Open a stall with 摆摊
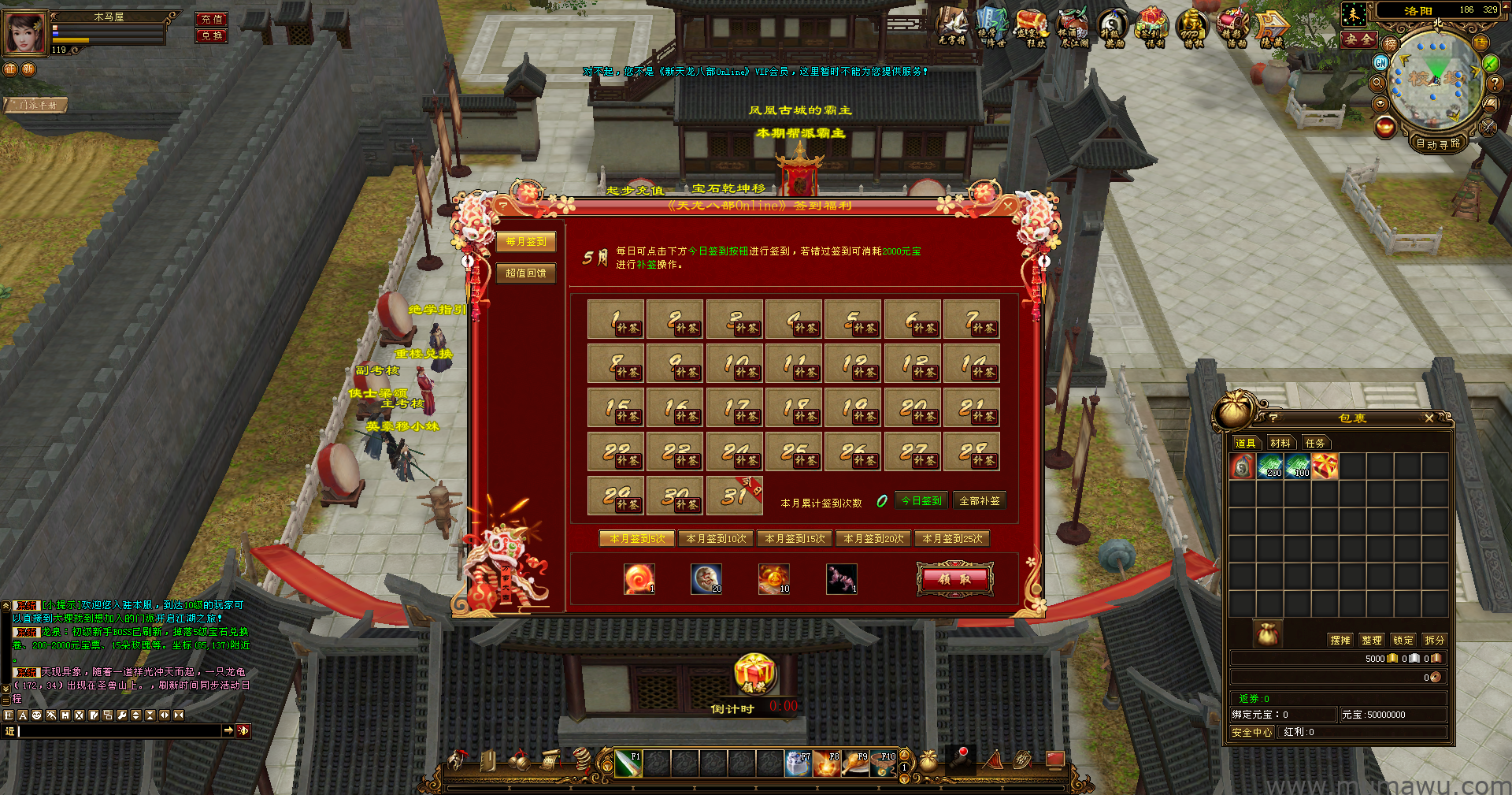 point(1340,641)
